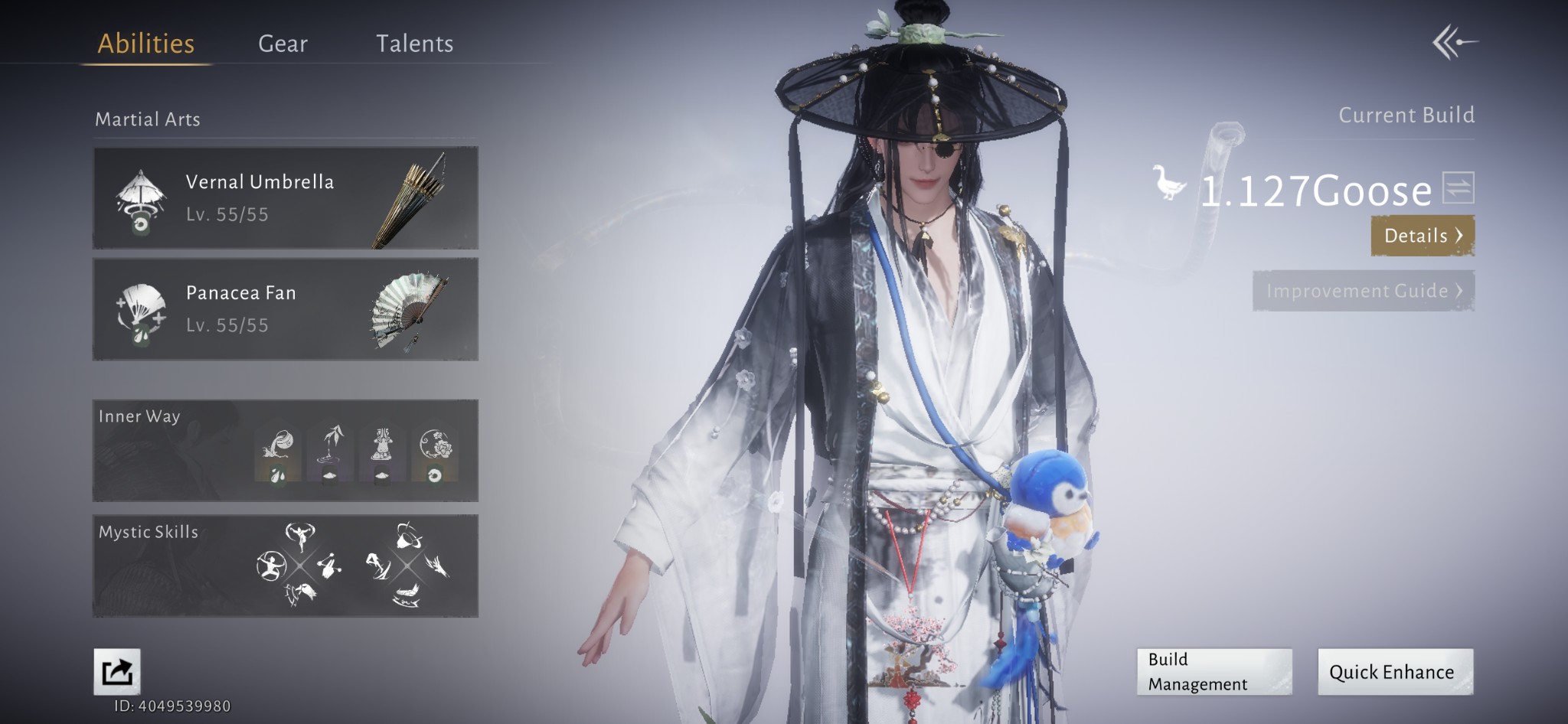Open the Mystic Skills panel
Viewport: 1568px width, 724px height.
tap(286, 566)
